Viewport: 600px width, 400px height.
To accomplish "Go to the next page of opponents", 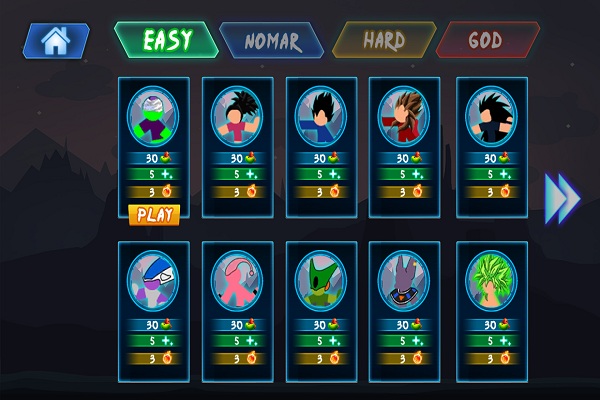I will tap(562, 198).
